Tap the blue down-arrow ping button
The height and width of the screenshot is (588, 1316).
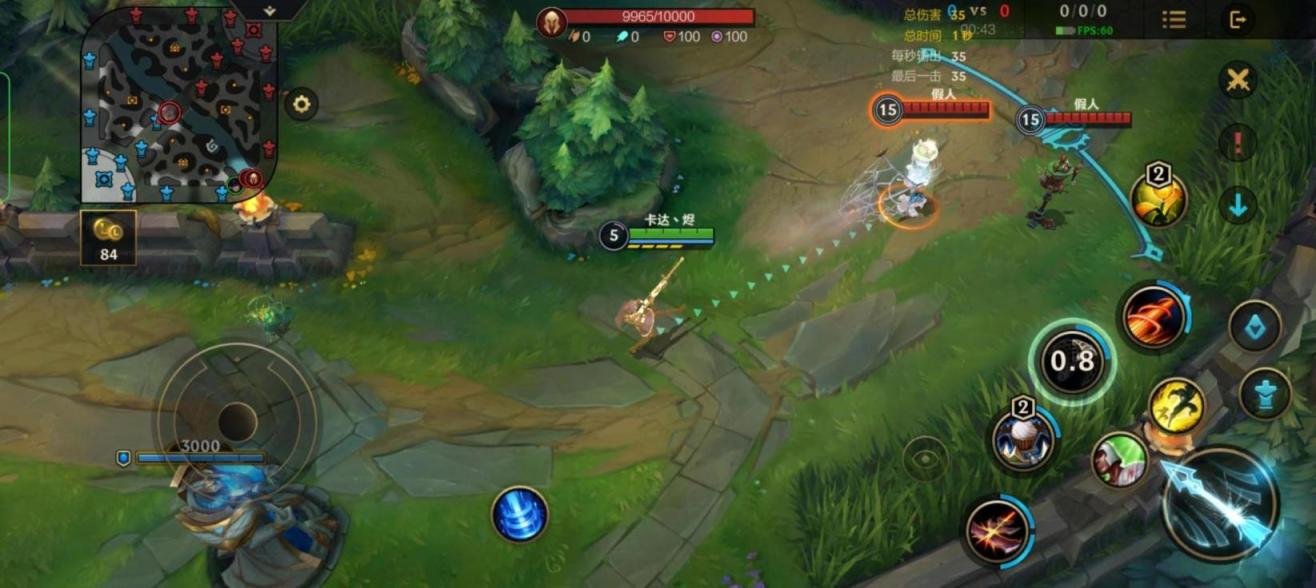coord(1238,205)
